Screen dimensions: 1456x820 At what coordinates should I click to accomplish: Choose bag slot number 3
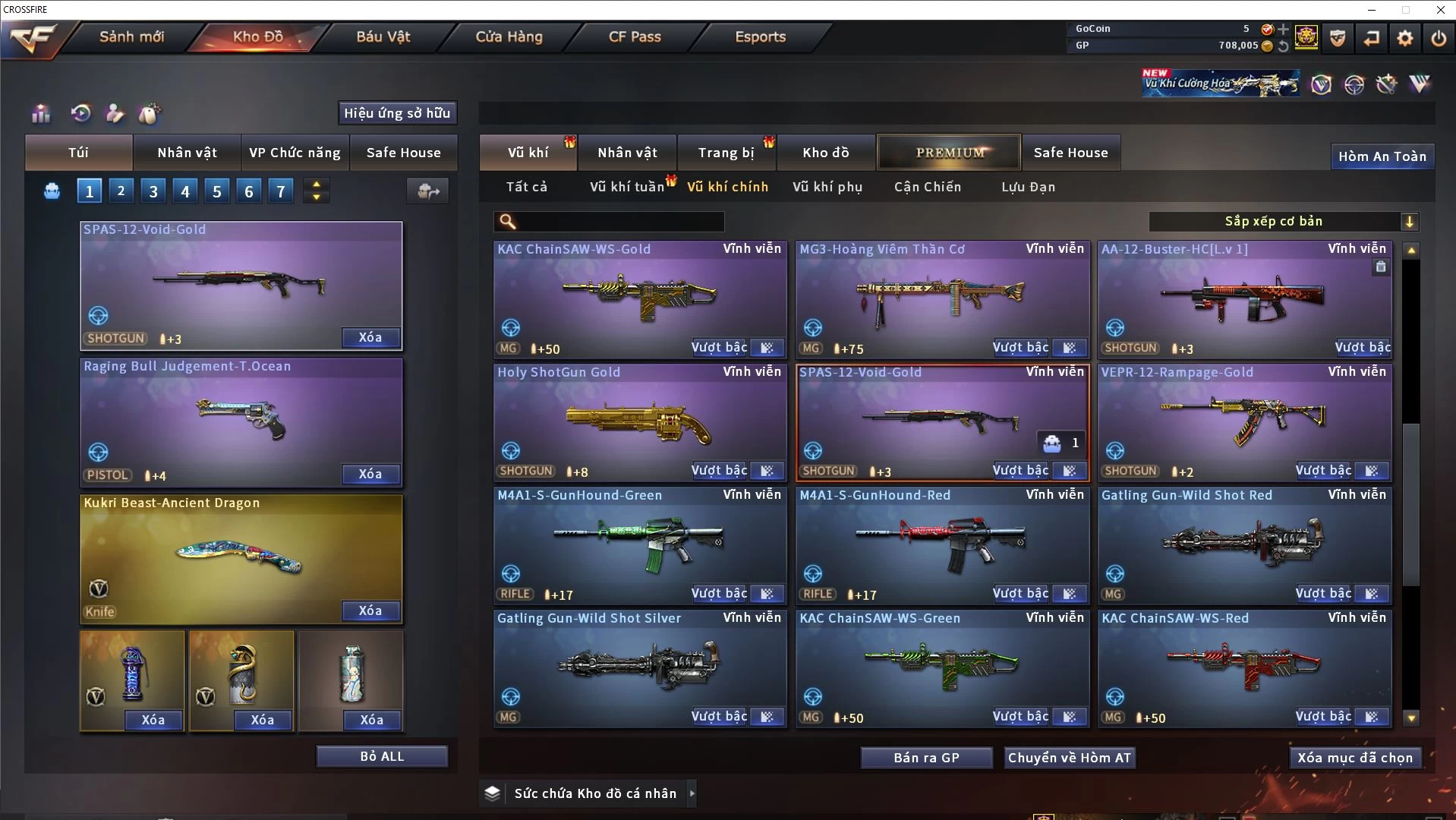pyautogui.click(x=153, y=191)
